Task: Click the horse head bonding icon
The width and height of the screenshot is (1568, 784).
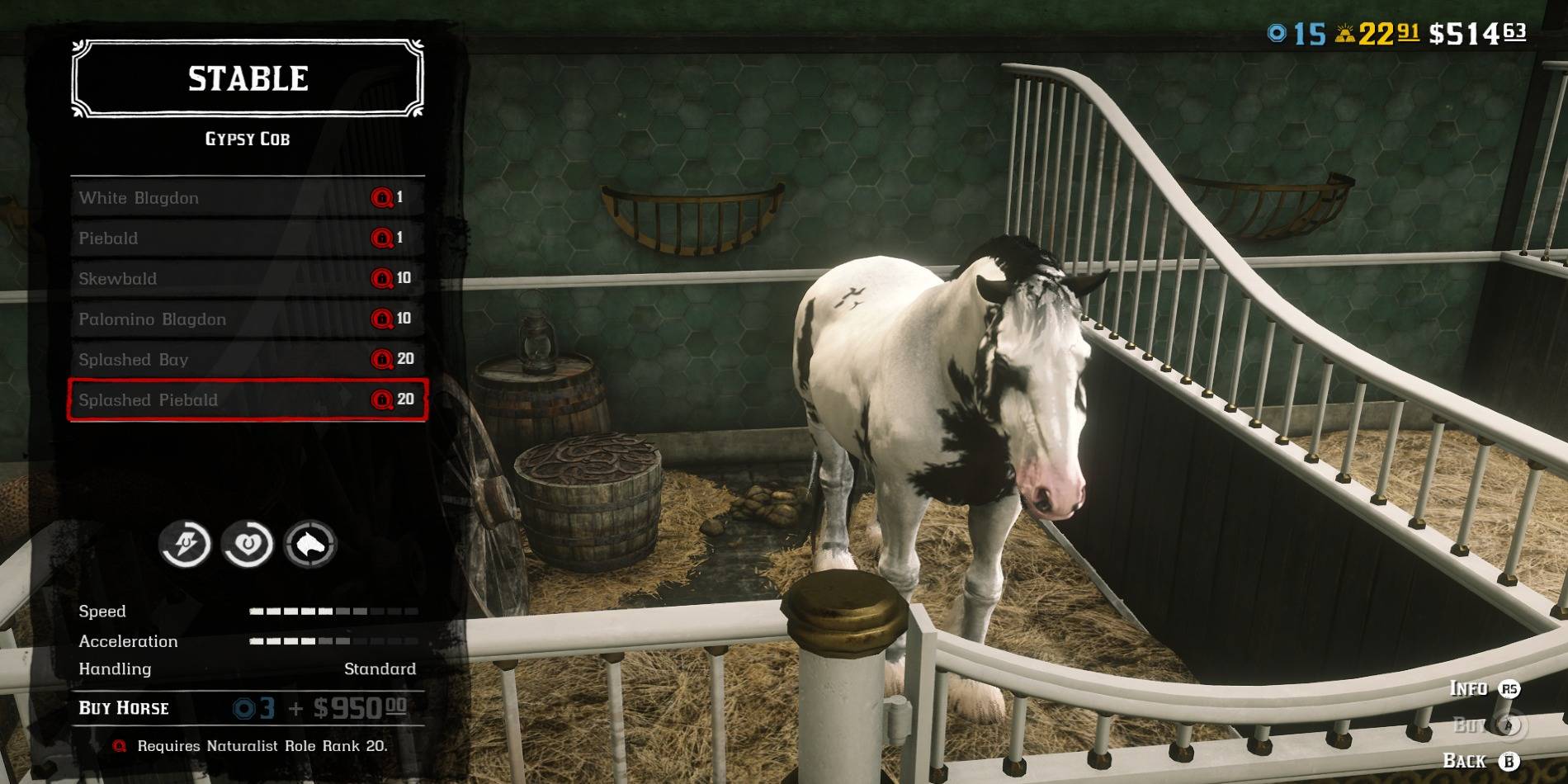Action: click(x=310, y=544)
